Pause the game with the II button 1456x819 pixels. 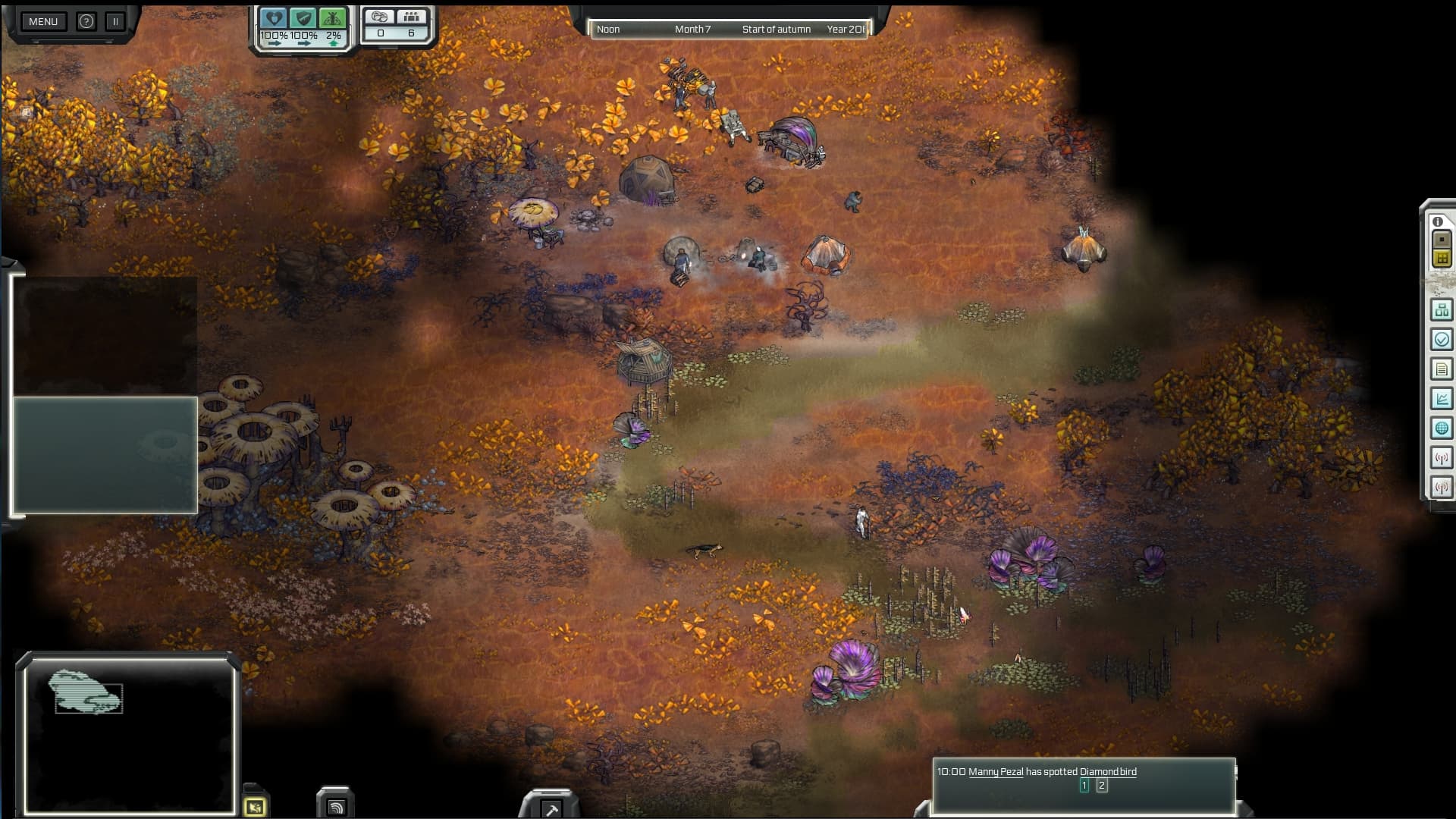(115, 21)
